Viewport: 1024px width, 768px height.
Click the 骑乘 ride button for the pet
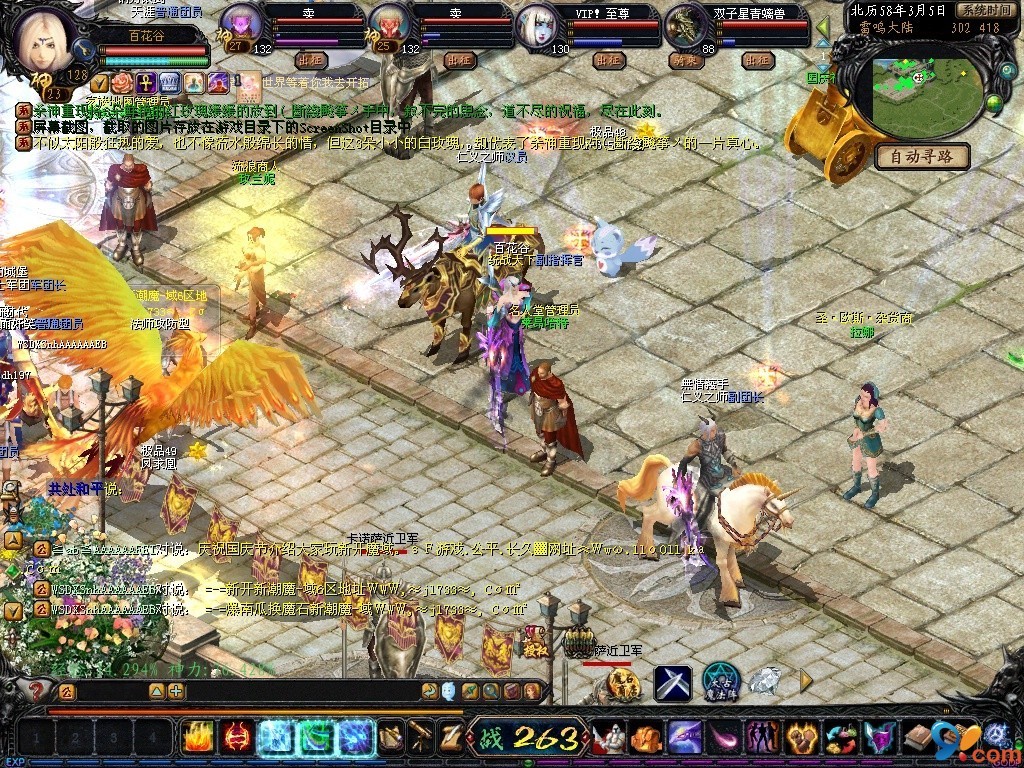pyautogui.click(x=683, y=60)
